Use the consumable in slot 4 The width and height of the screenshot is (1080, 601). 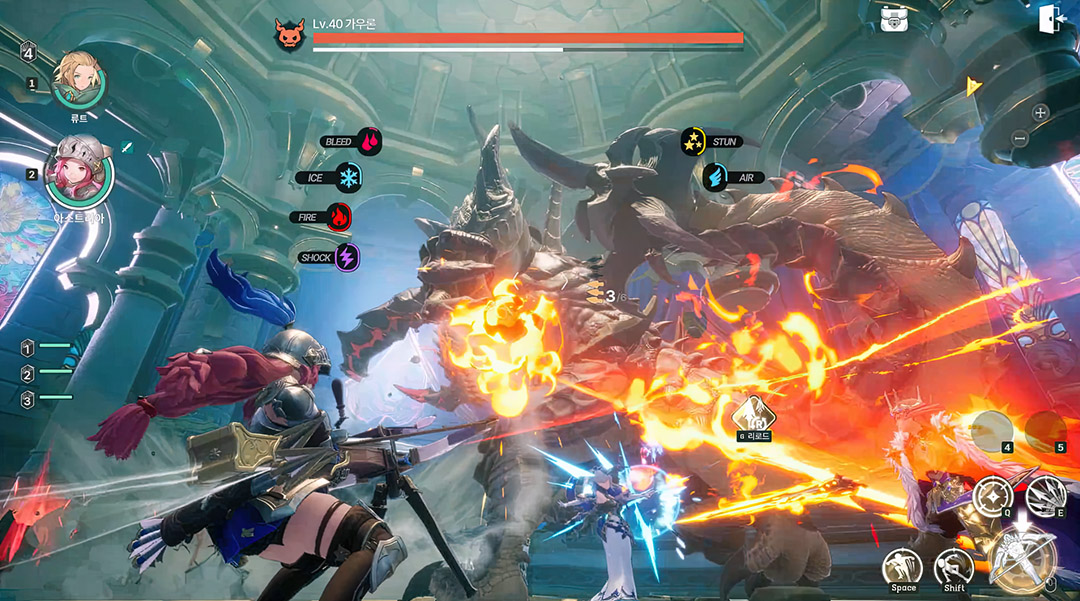coord(992,430)
